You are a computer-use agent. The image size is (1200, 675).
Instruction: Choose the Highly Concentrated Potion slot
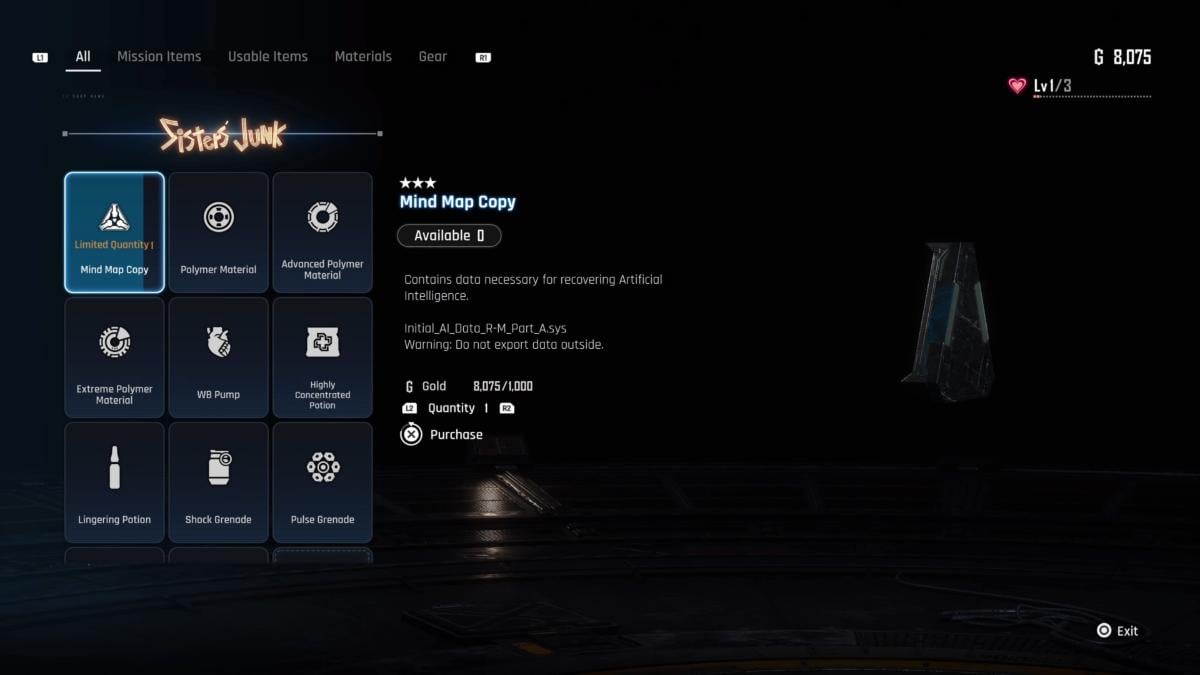click(322, 357)
